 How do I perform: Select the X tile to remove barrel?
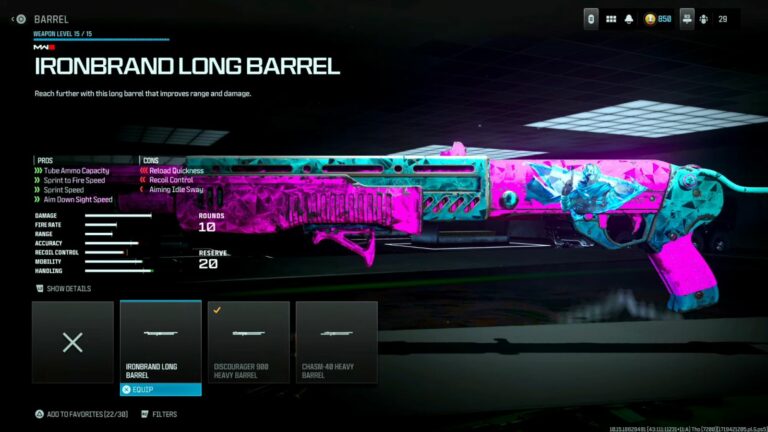[72, 341]
